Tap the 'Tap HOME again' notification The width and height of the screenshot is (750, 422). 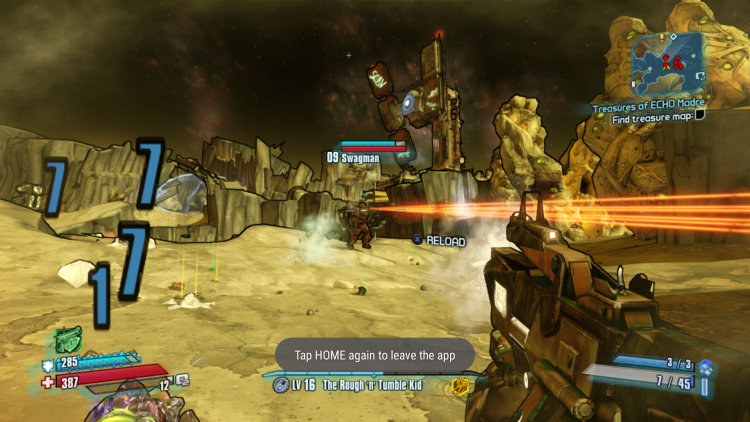click(x=375, y=354)
